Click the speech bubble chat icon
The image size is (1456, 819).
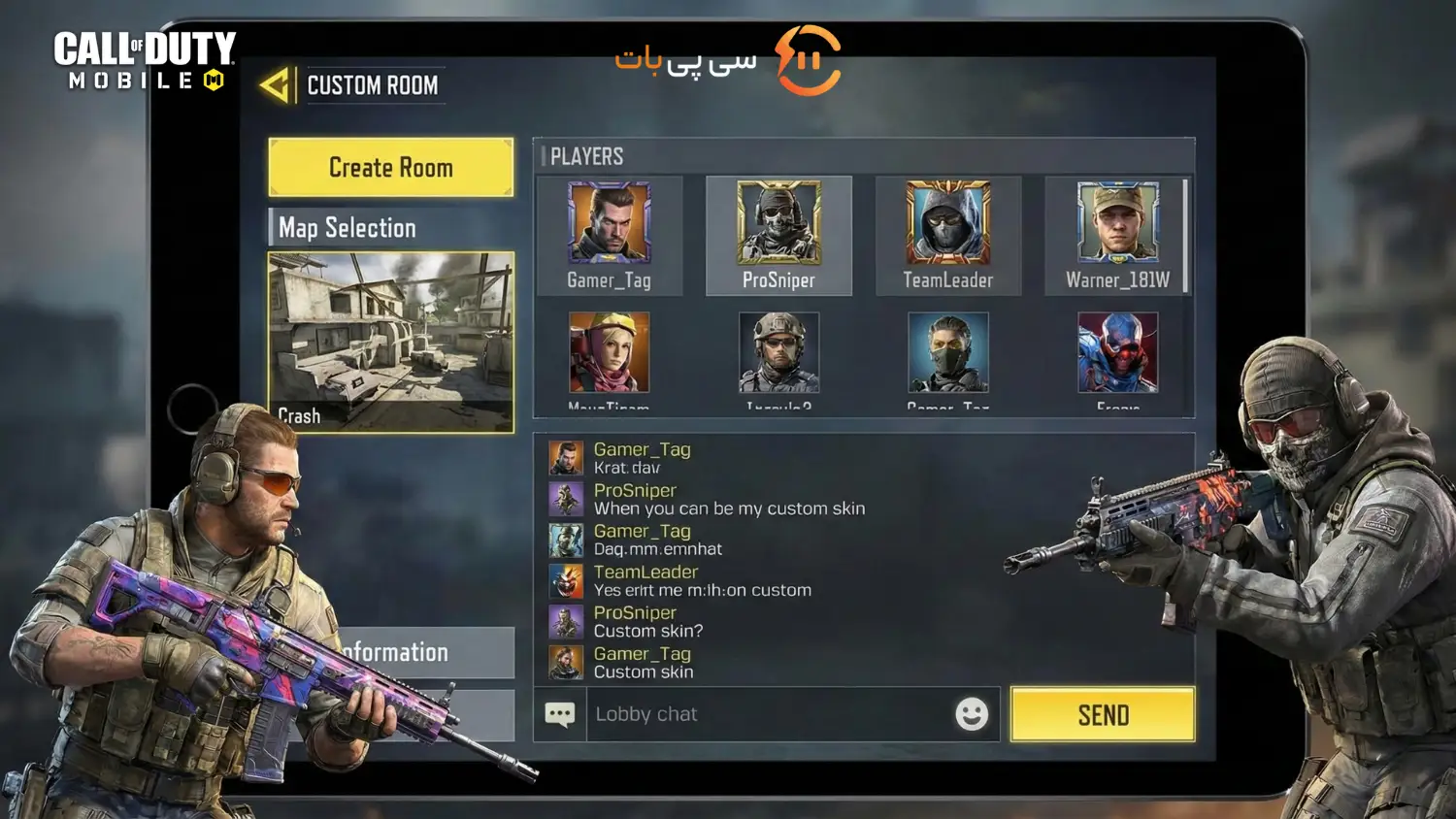(x=560, y=715)
